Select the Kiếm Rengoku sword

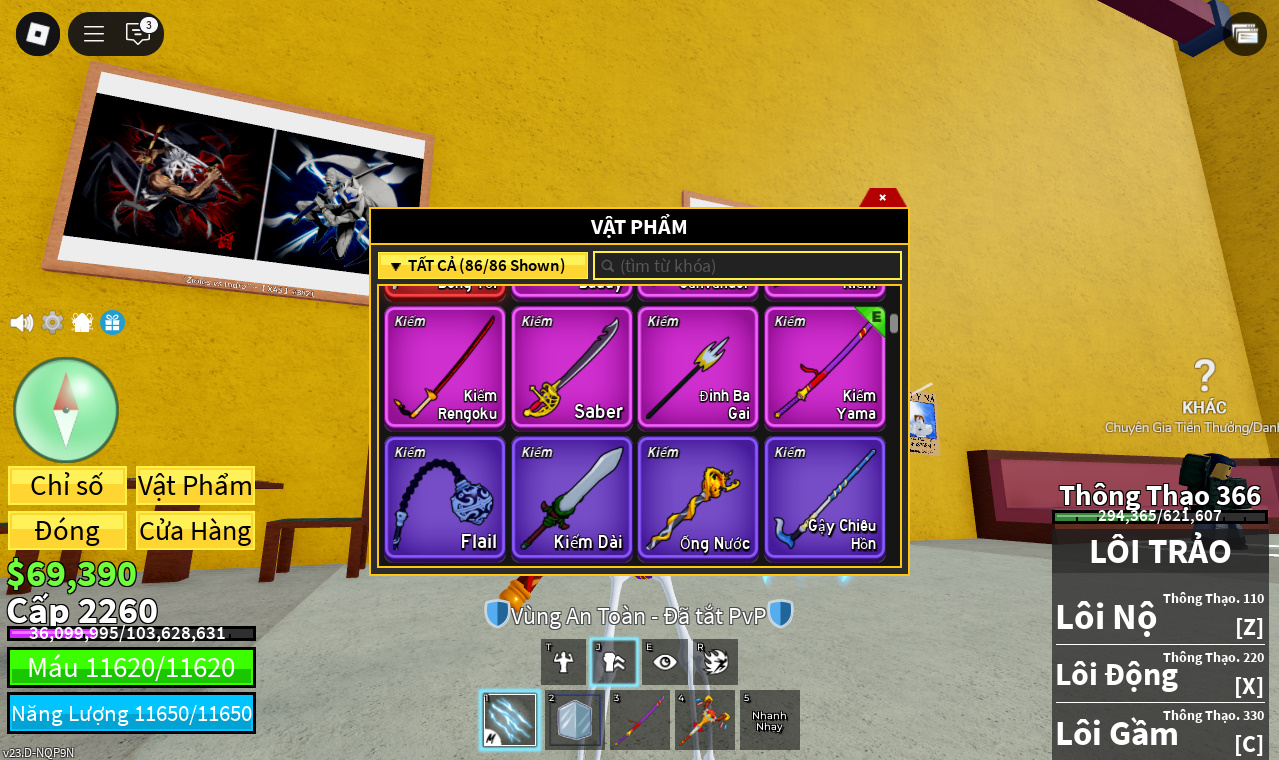[445, 368]
